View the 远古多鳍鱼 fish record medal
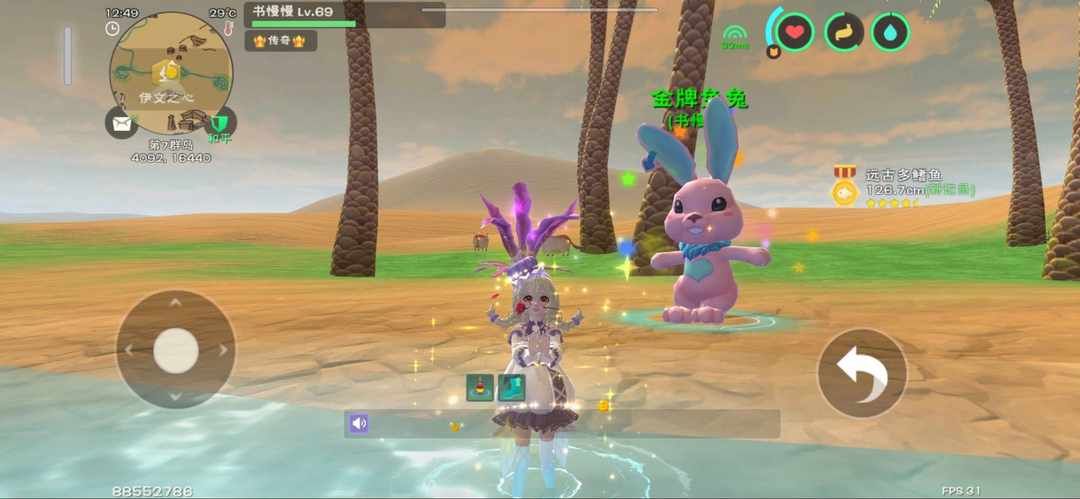The height and width of the screenshot is (499, 1080). click(845, 188)
